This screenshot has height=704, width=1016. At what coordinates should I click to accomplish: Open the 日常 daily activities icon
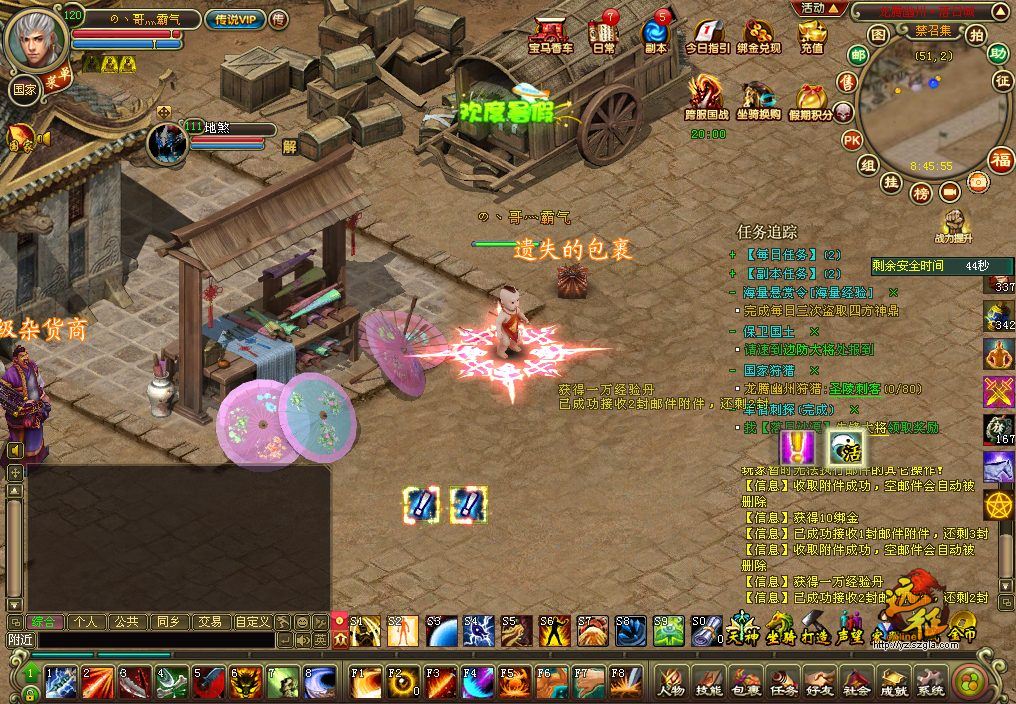pyautogui.click(x=604, y=33)
